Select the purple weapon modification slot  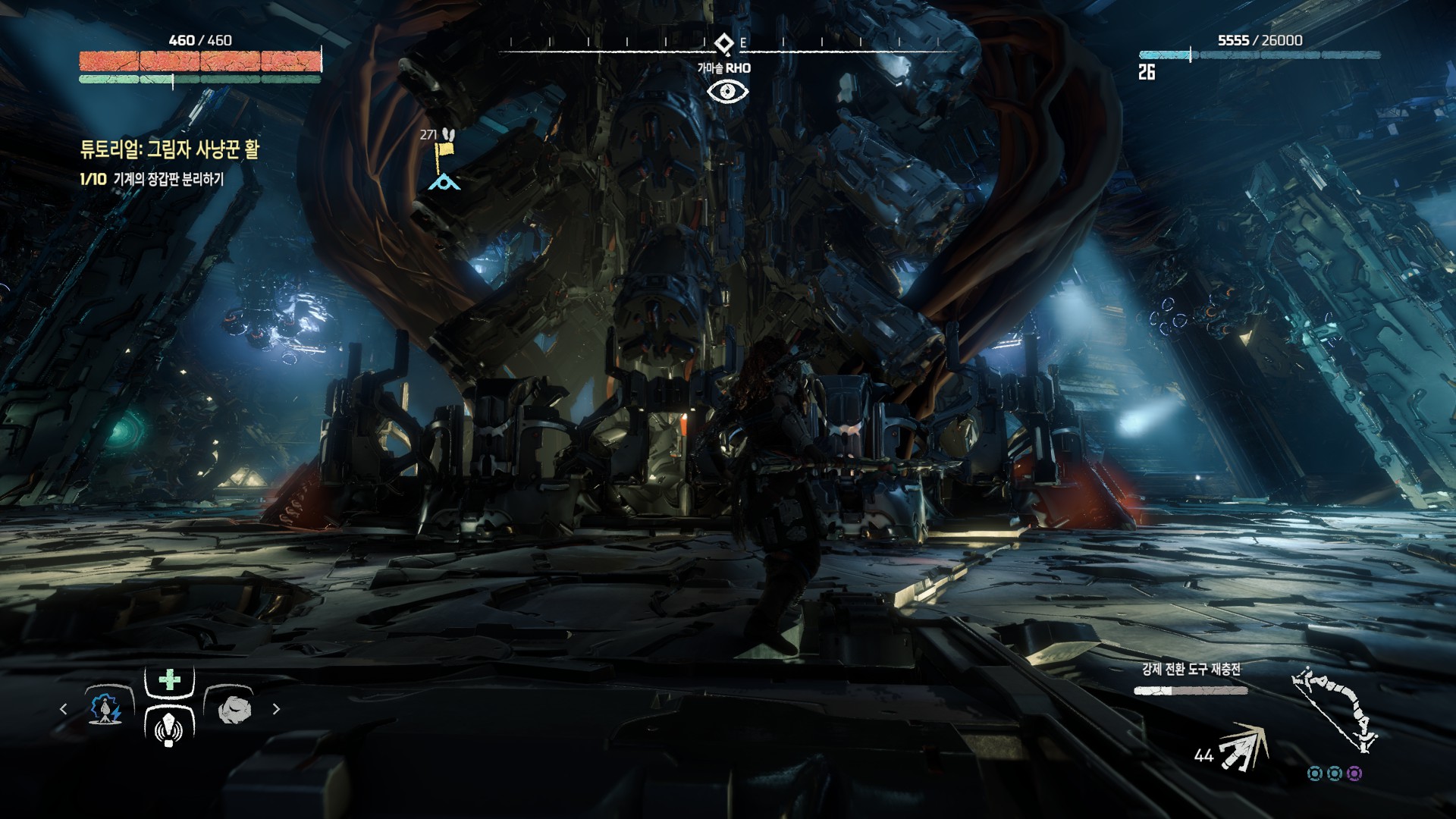tap(1354, 773)
